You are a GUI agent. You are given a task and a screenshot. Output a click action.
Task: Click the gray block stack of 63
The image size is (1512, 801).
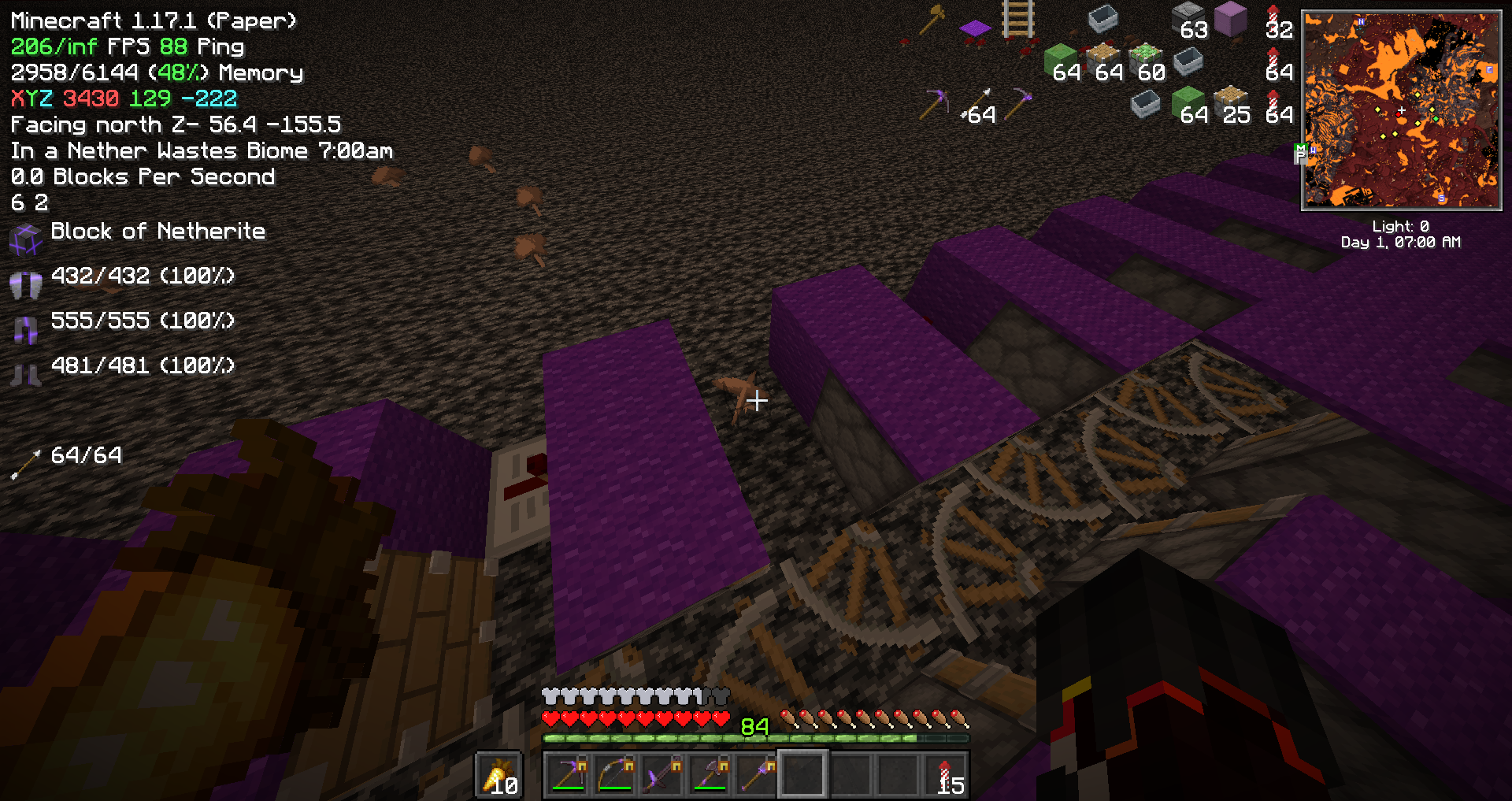(x=1188, y=20)
